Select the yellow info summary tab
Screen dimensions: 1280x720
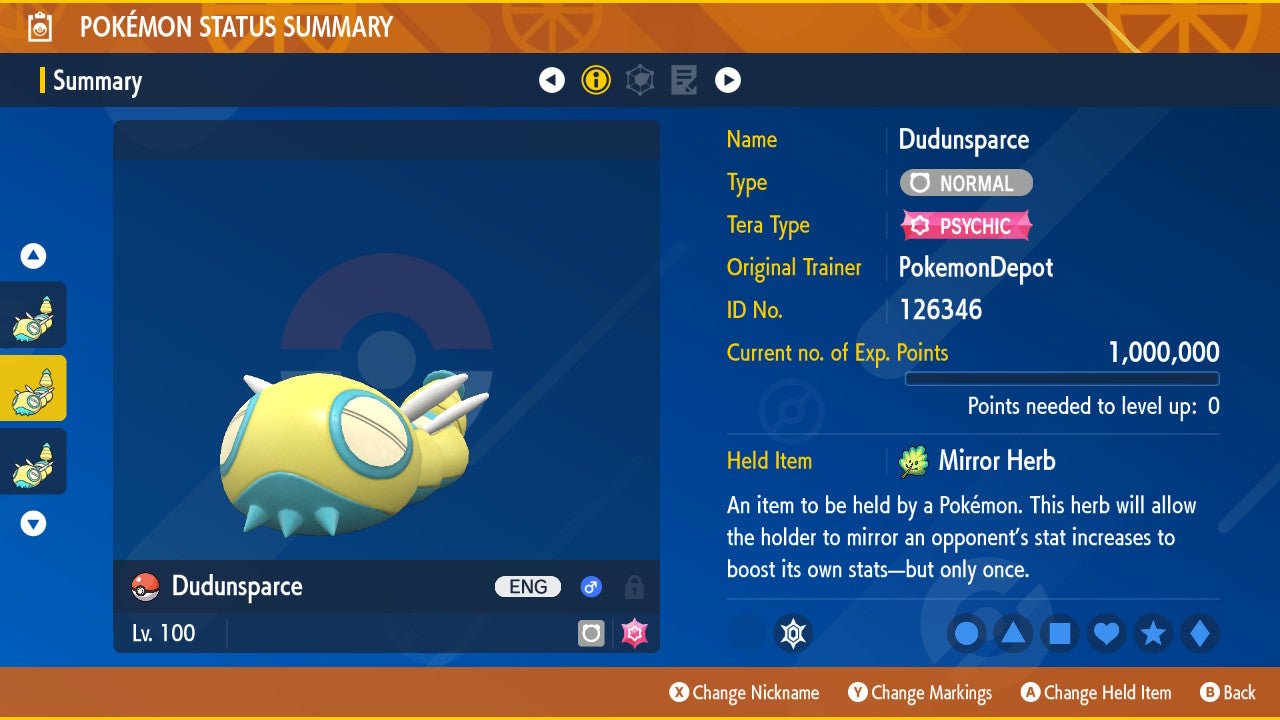click(596, 80)
